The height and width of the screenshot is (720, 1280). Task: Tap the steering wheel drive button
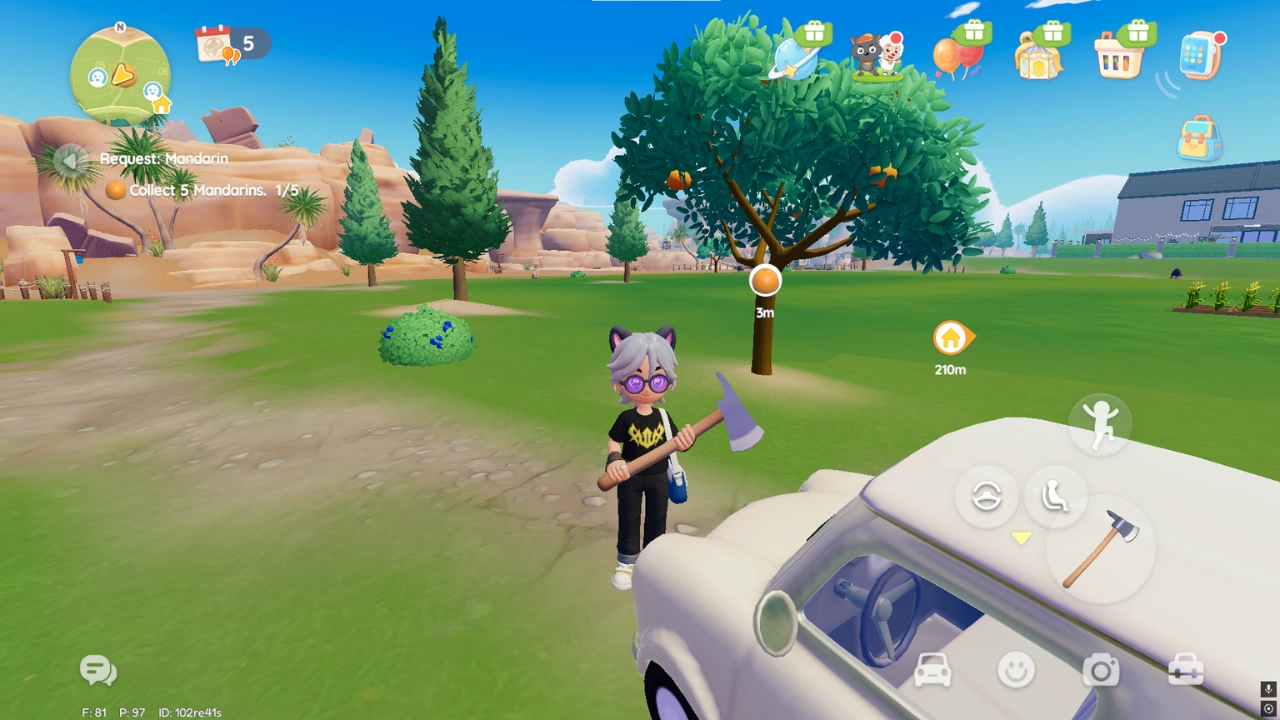(986, 496)
